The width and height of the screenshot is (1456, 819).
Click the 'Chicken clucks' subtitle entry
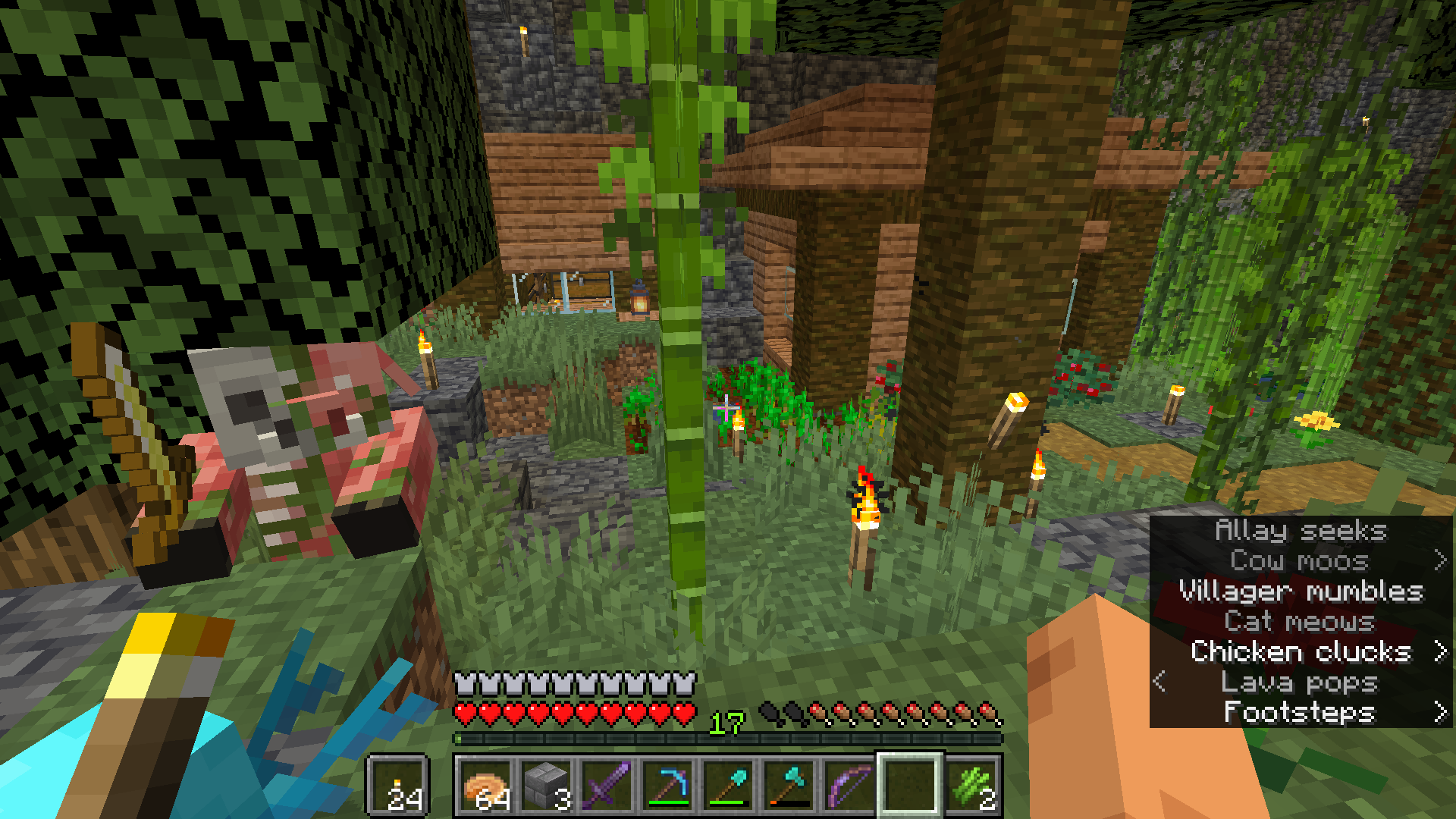tap(1301, 651)
